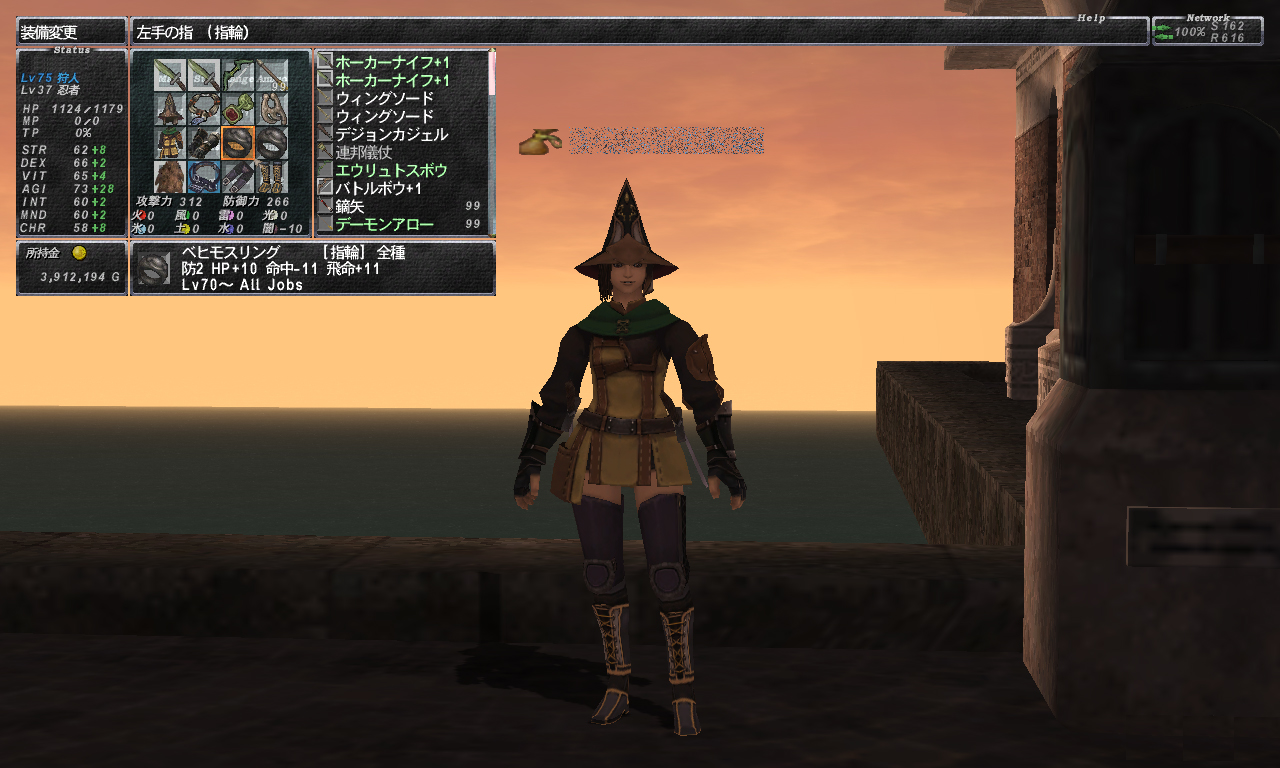The image size is (1280, 768).
Task: Select バトルボウ+1 from the list
Action: [378, 188]
